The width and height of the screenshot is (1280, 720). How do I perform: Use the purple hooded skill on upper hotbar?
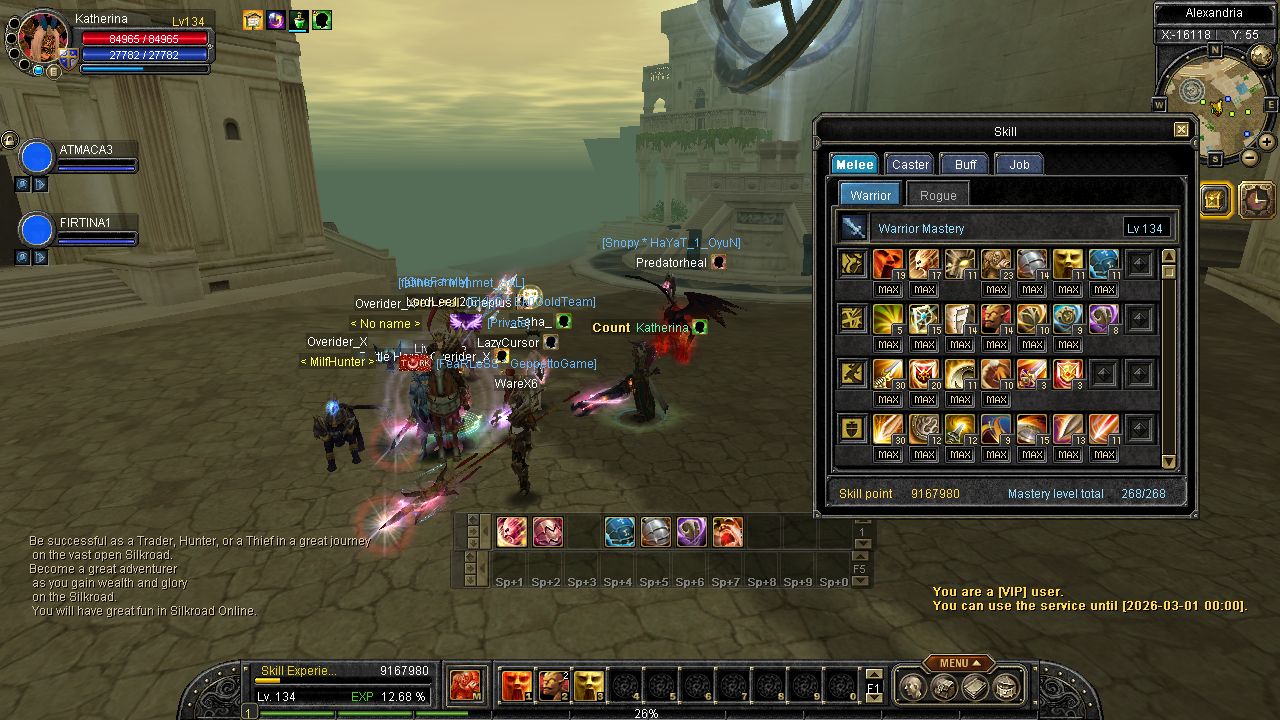pos(691,532)
